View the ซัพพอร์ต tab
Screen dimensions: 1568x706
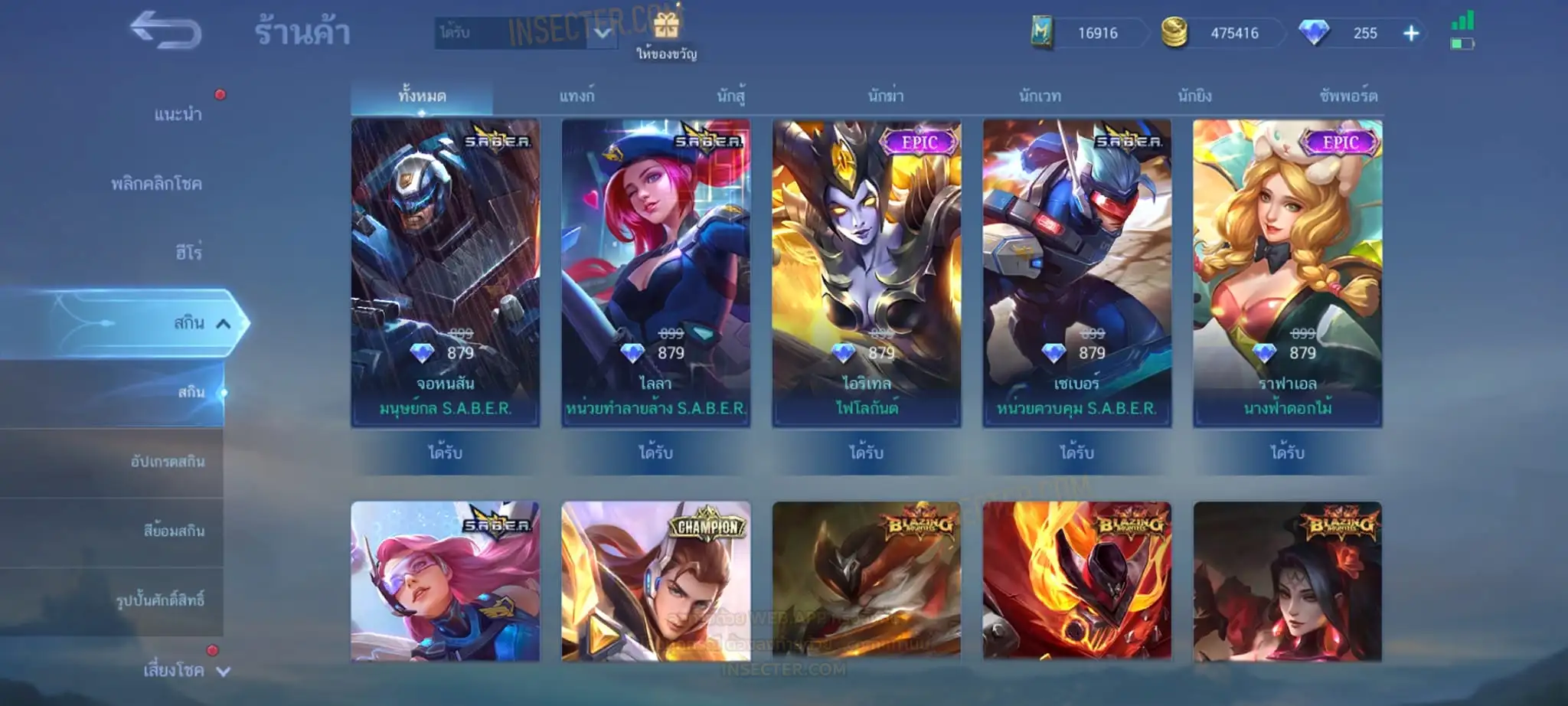click(1348, 96)
